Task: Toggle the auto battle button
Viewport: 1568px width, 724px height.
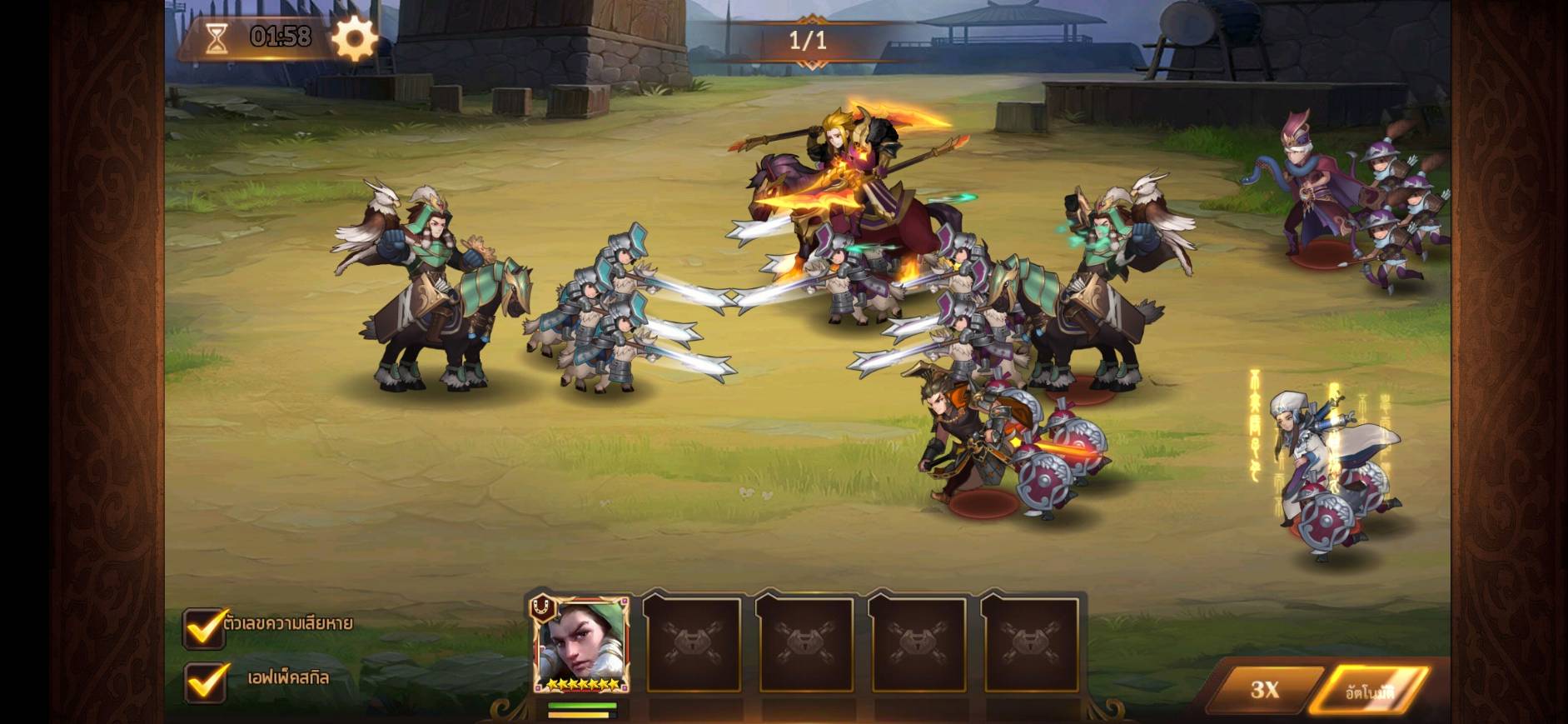Action: point(1370,691)
